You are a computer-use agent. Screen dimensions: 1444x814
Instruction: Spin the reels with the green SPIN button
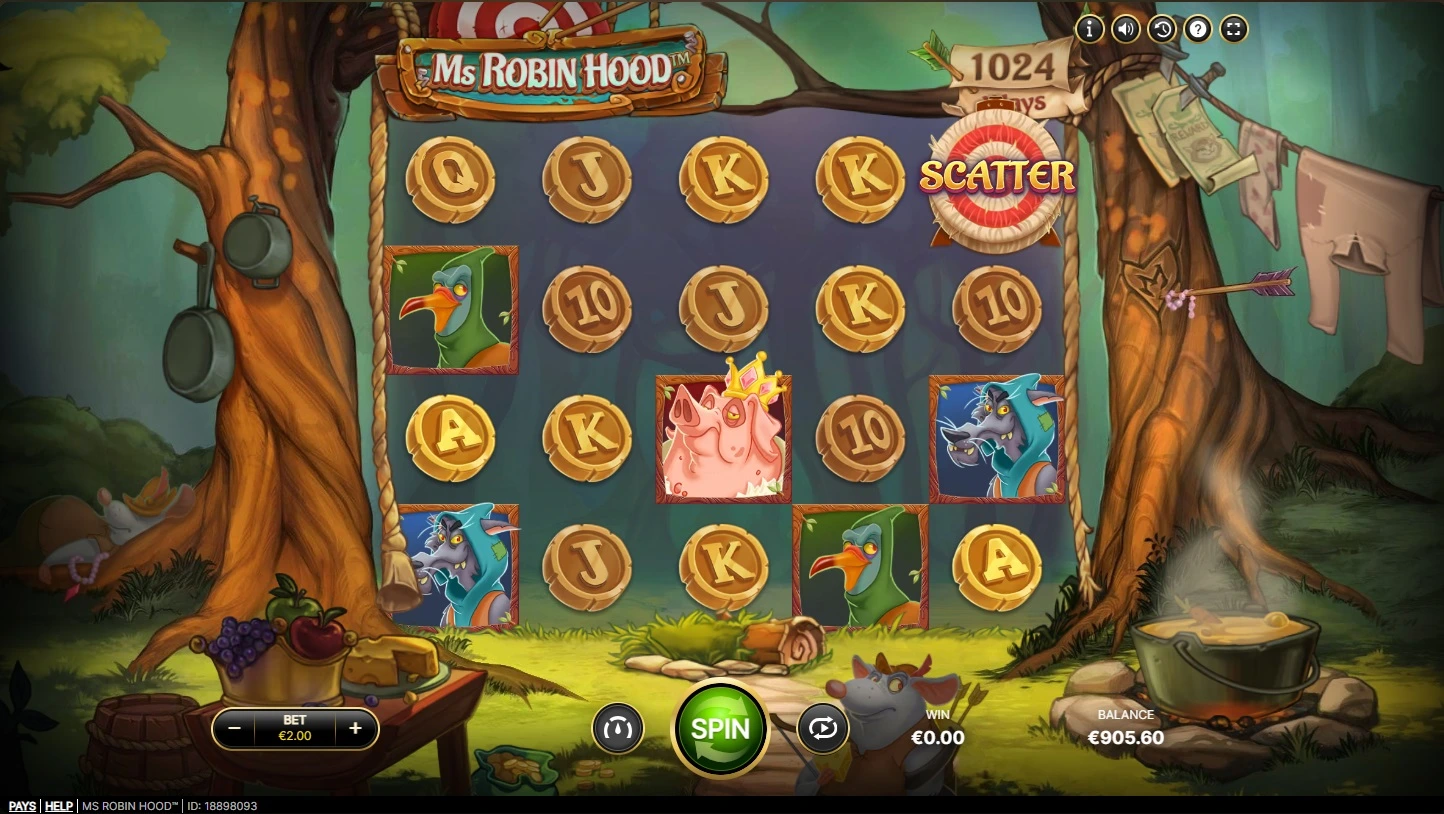coord(720,728)
